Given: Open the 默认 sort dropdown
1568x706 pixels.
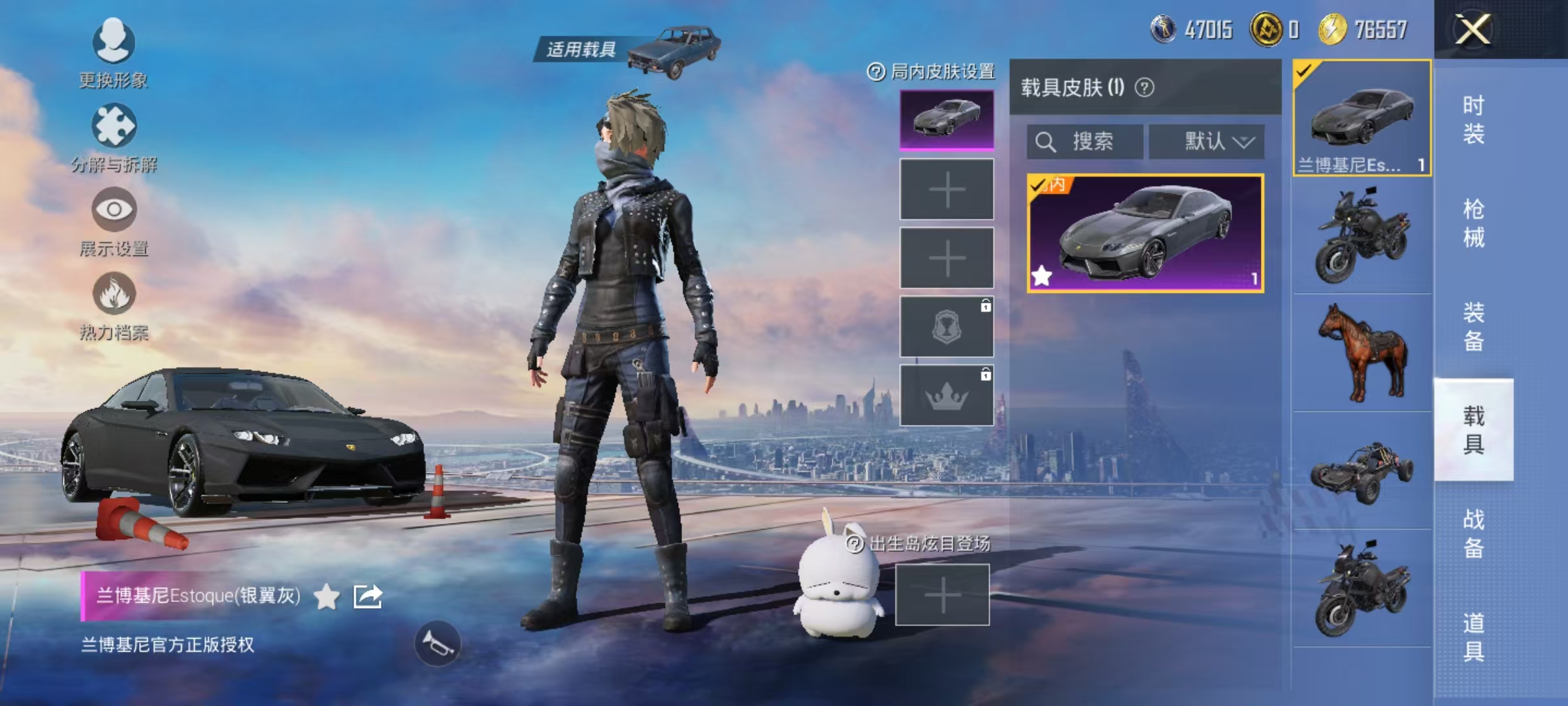Looking at the screenshot, I should 1207,141.
